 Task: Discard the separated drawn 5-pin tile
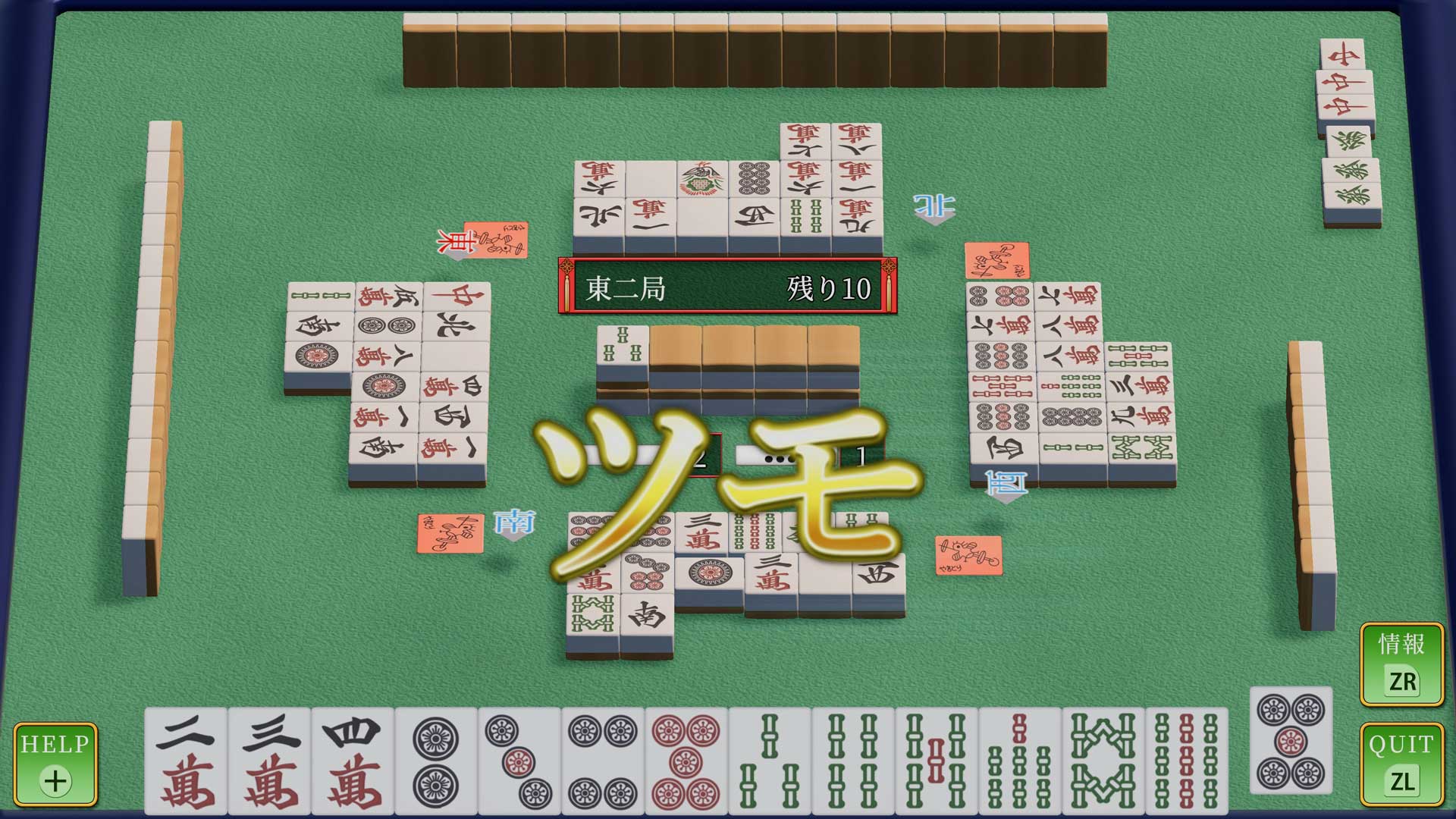click(x=1291, y=742)
